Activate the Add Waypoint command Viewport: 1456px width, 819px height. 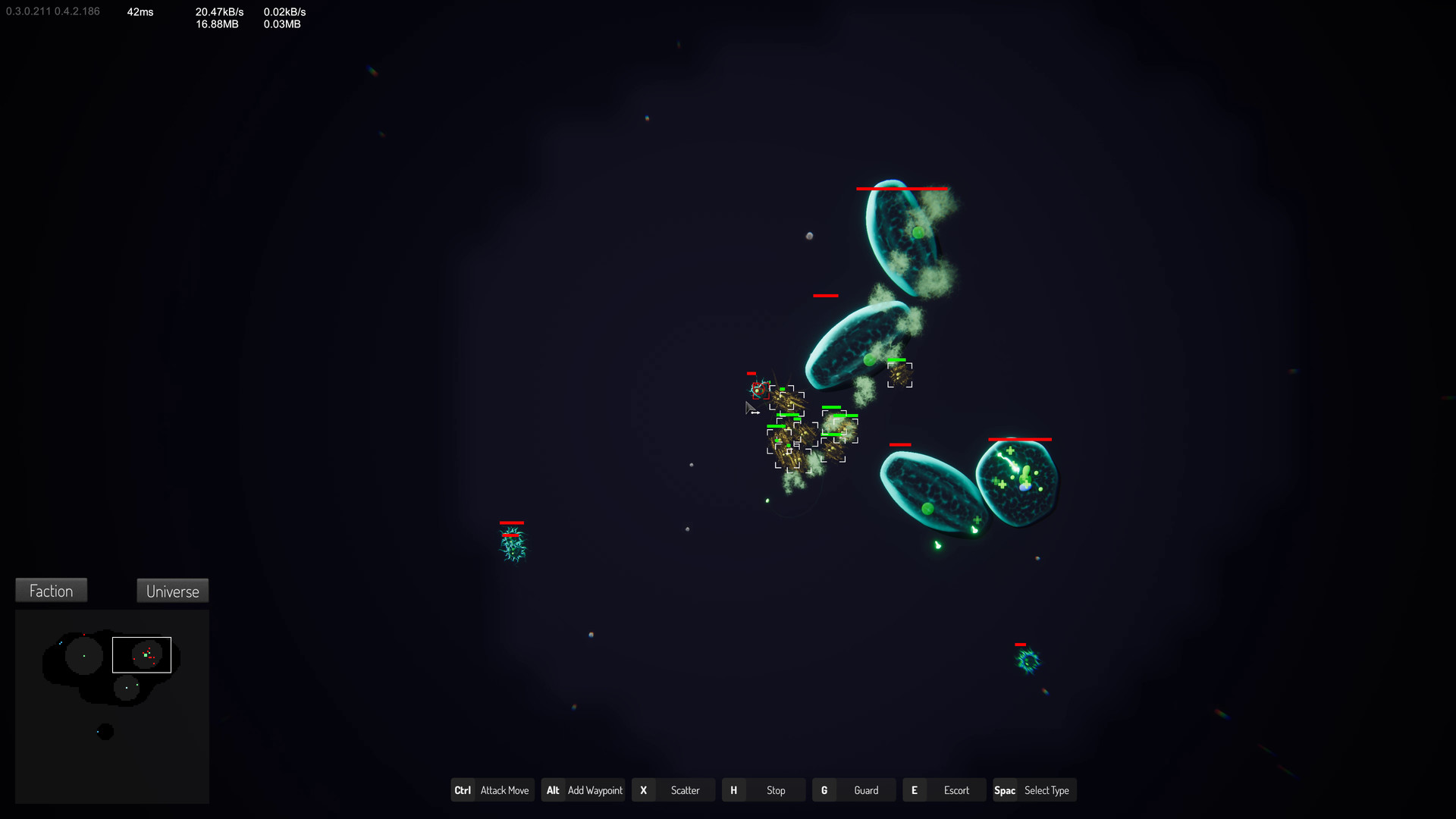pyautogui.click(x=582, y=789)
